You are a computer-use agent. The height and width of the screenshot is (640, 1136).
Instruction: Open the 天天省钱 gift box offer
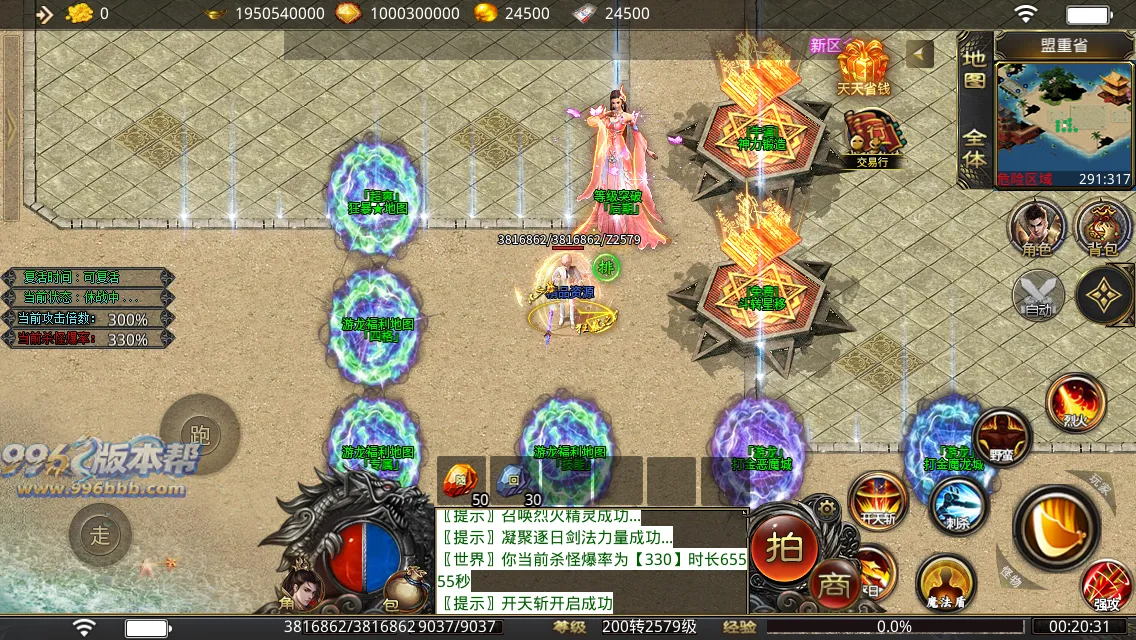click(863, 66)
